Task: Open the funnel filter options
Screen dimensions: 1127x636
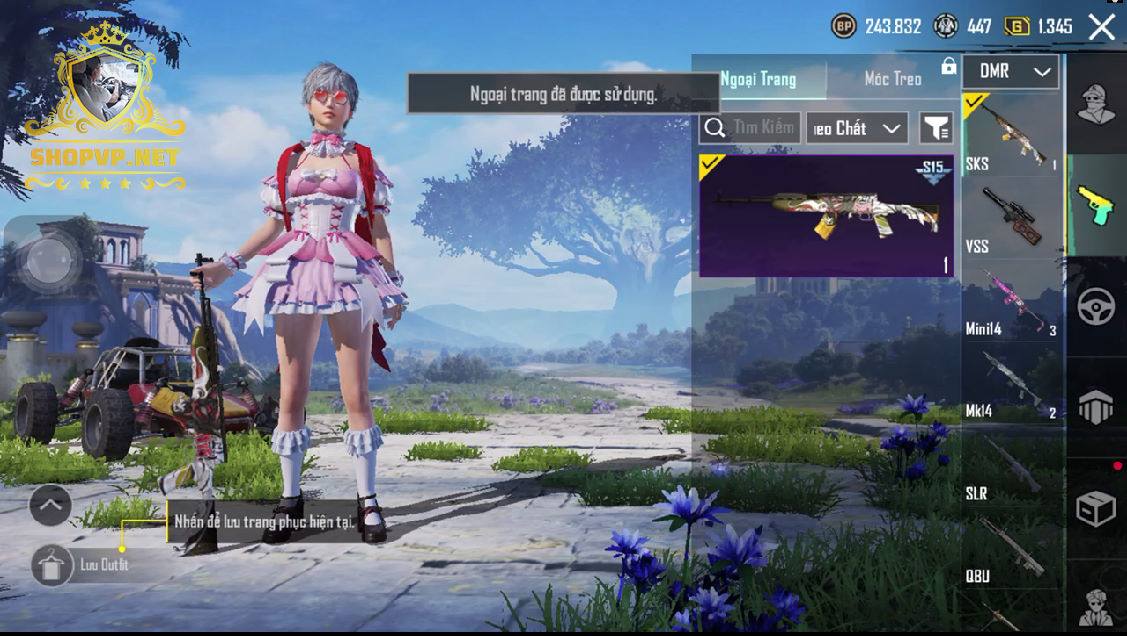Action: (936, 128)
